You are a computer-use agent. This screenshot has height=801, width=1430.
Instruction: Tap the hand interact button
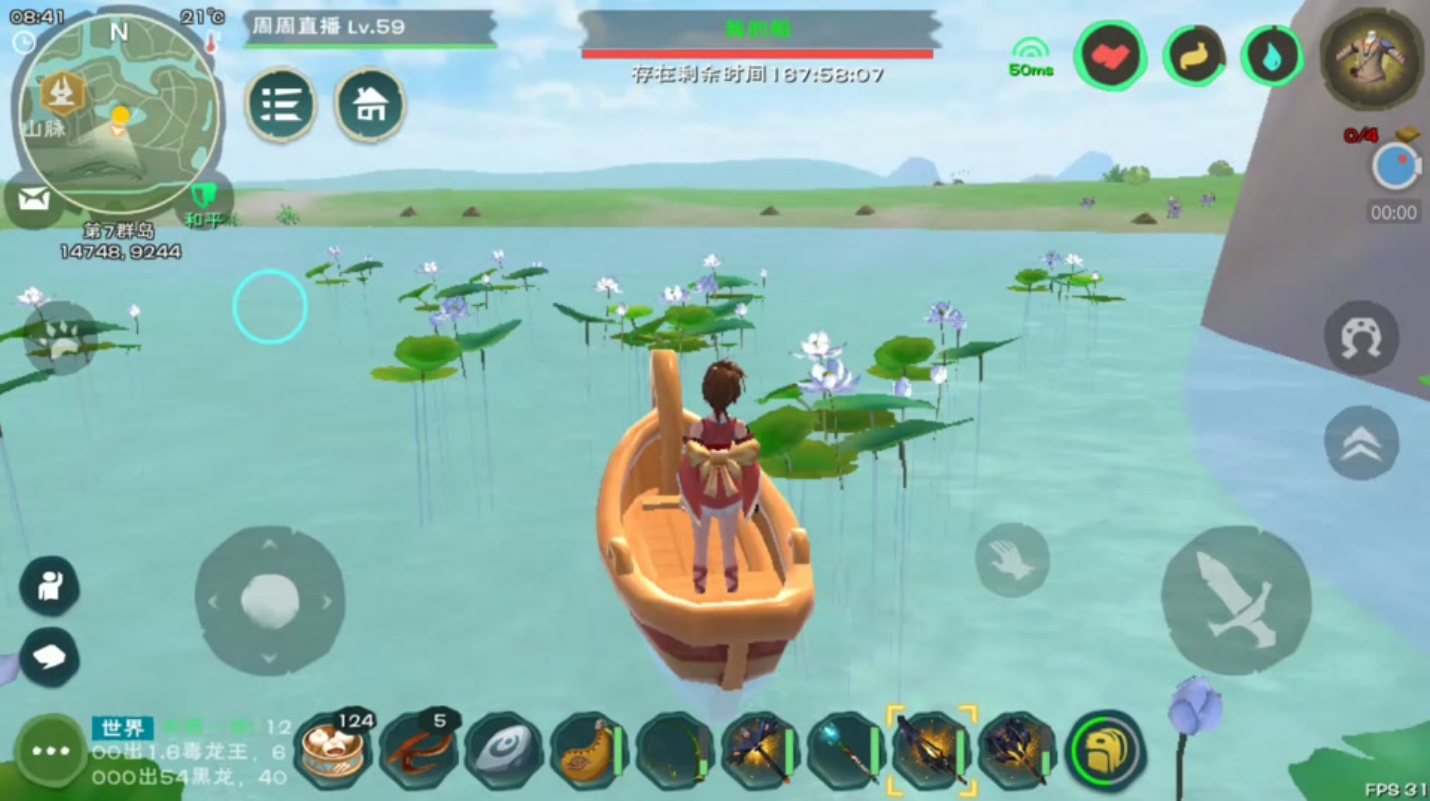(x=1012, y=560)
